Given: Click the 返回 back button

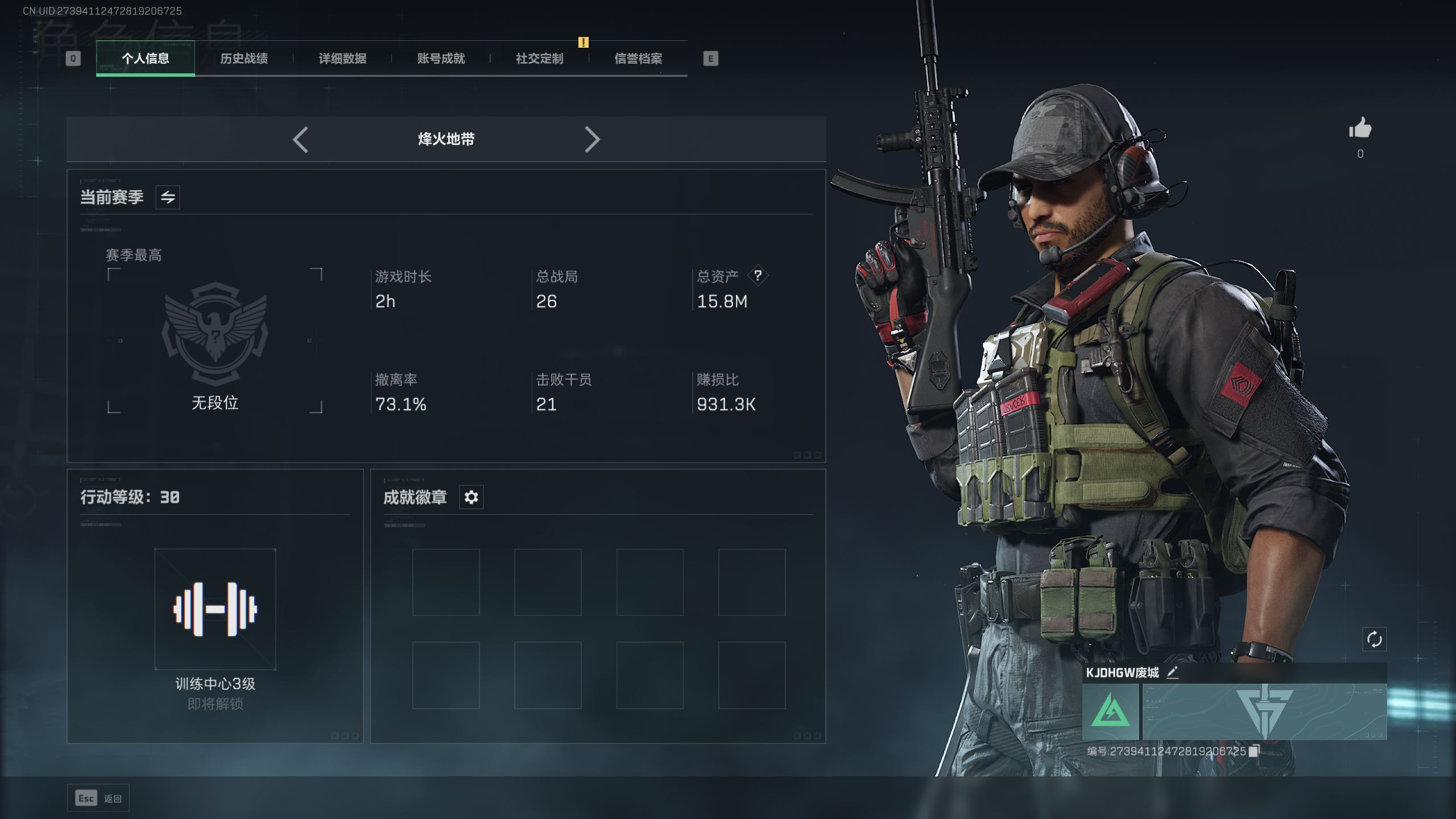Looking at the screenshot, I should point(98,799).
